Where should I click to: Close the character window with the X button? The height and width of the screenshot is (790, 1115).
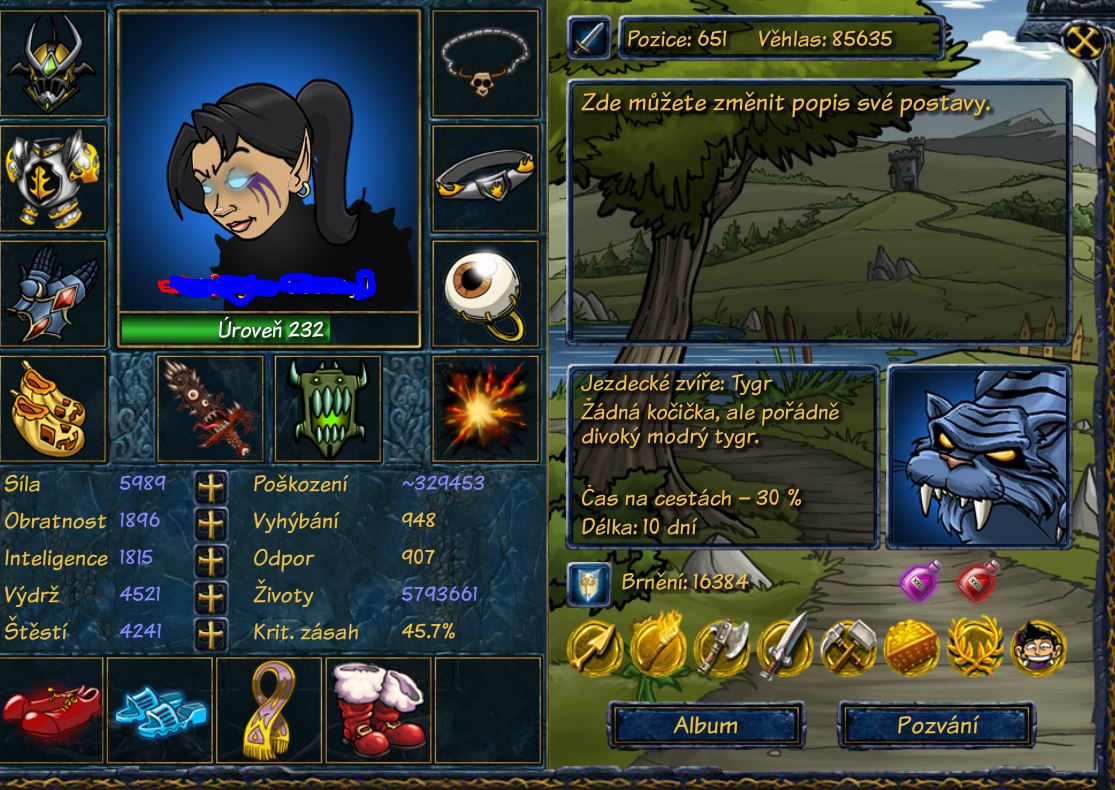click(x=1085, y=43)
